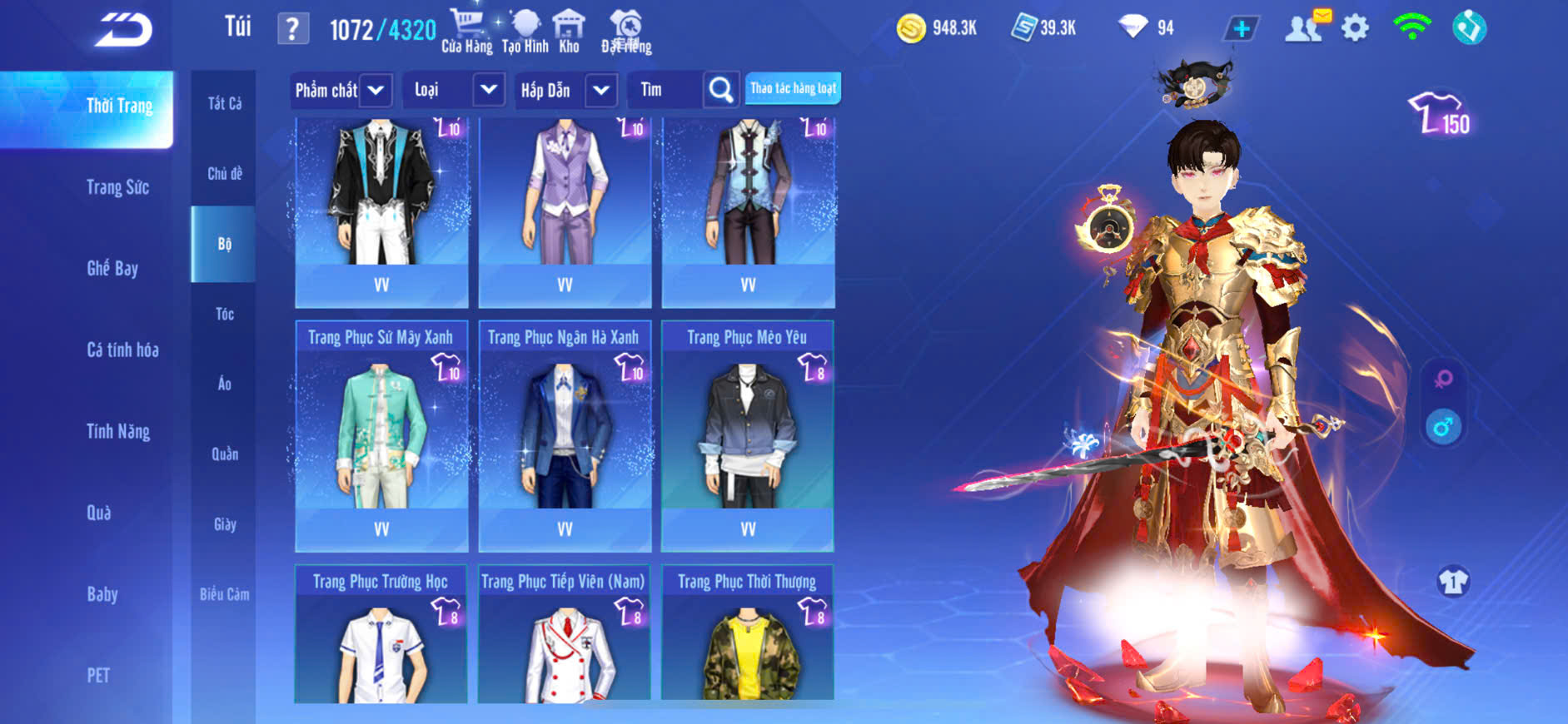Select the Tất Cả sub-tab

[224, 103]
